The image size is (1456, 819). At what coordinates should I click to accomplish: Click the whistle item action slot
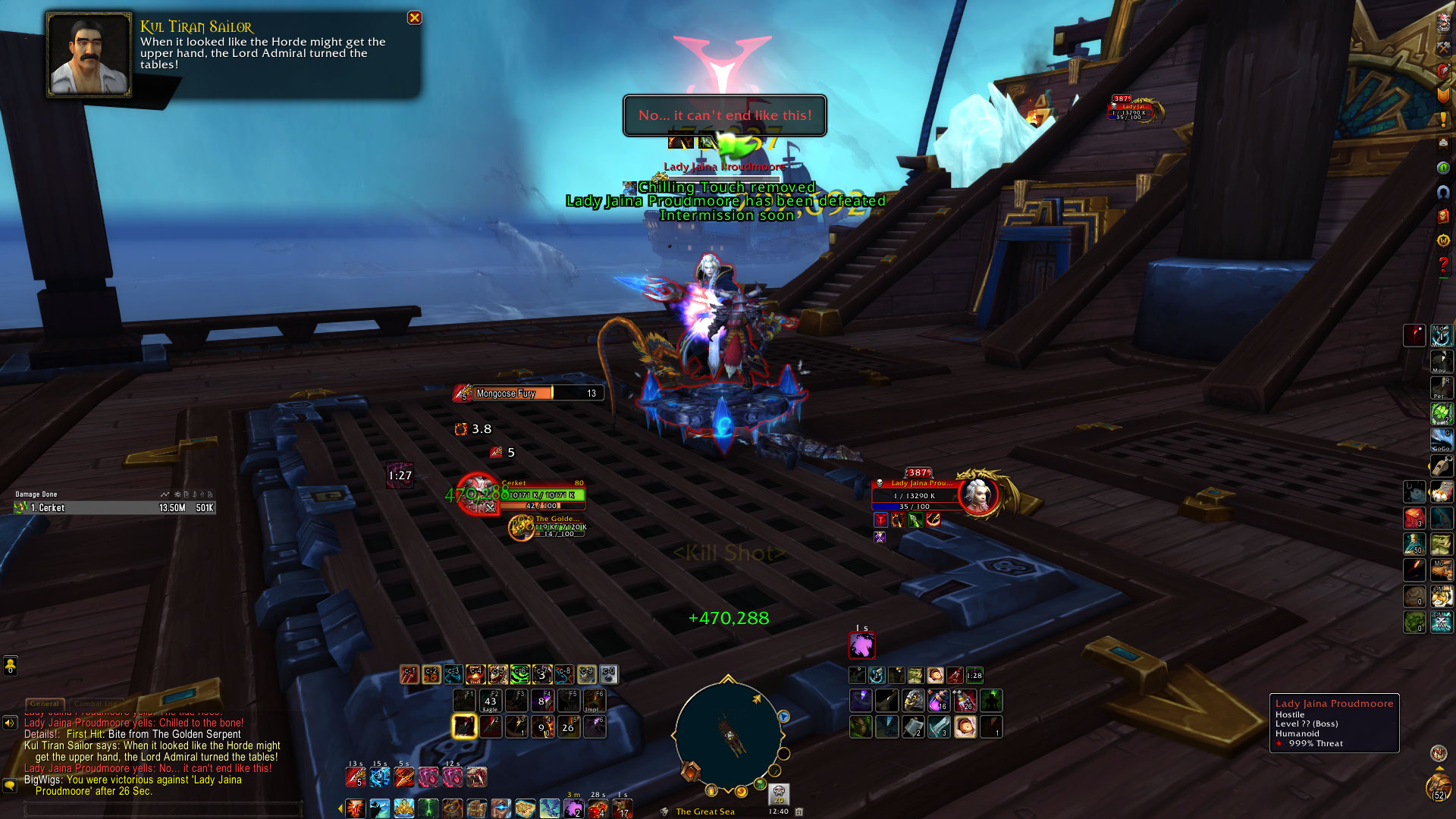click(x=1441, y=465)
